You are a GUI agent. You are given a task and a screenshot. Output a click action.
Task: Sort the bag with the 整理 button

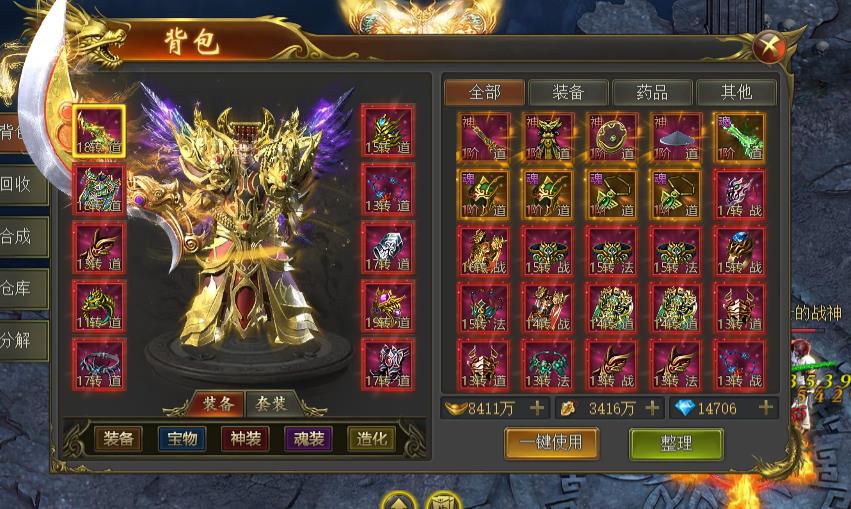coord(676,443)
